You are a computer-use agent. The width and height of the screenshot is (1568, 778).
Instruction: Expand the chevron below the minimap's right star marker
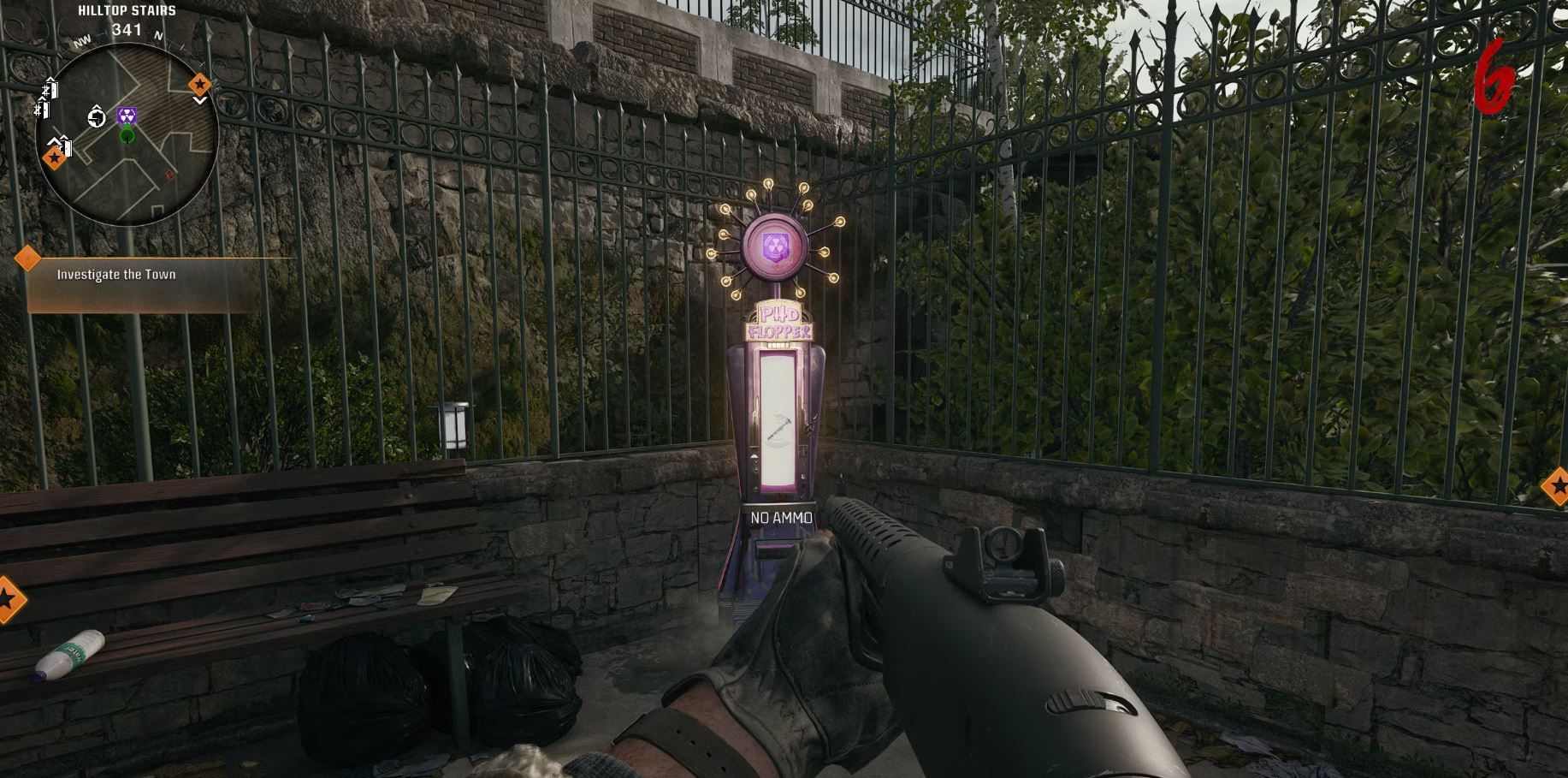click(201, 100)
